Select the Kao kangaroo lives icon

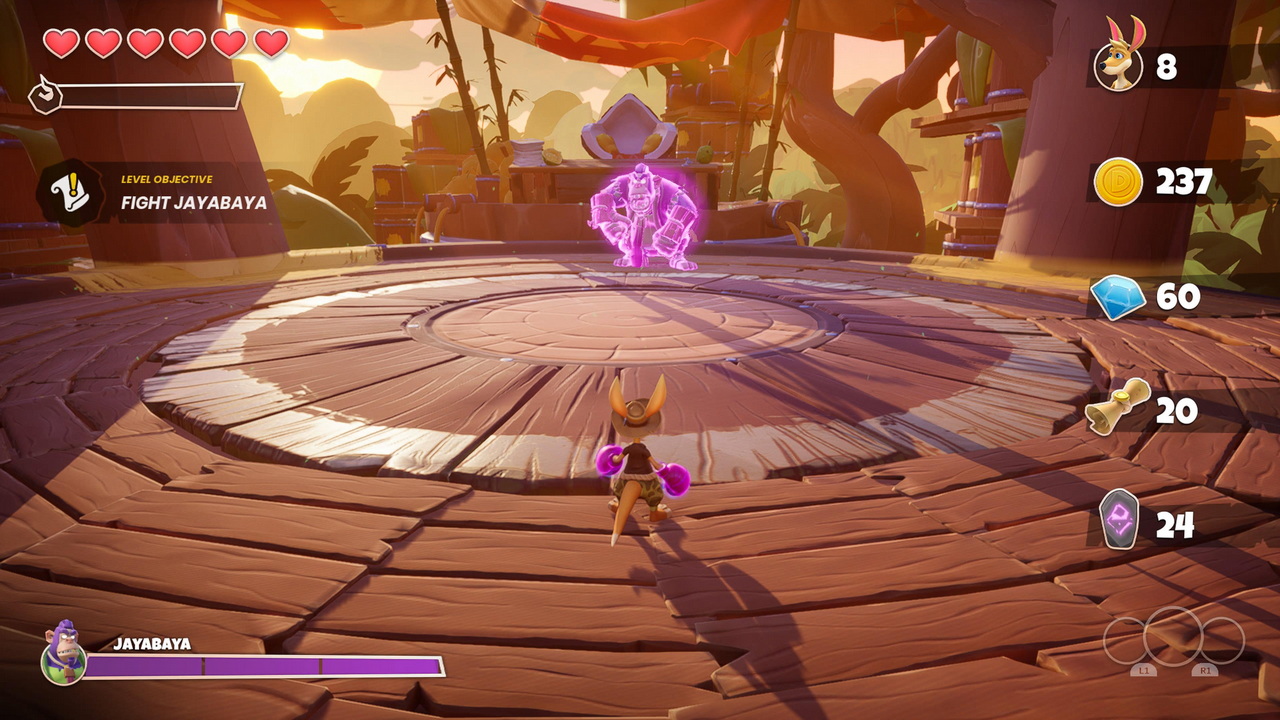[x=1119, y=60]
